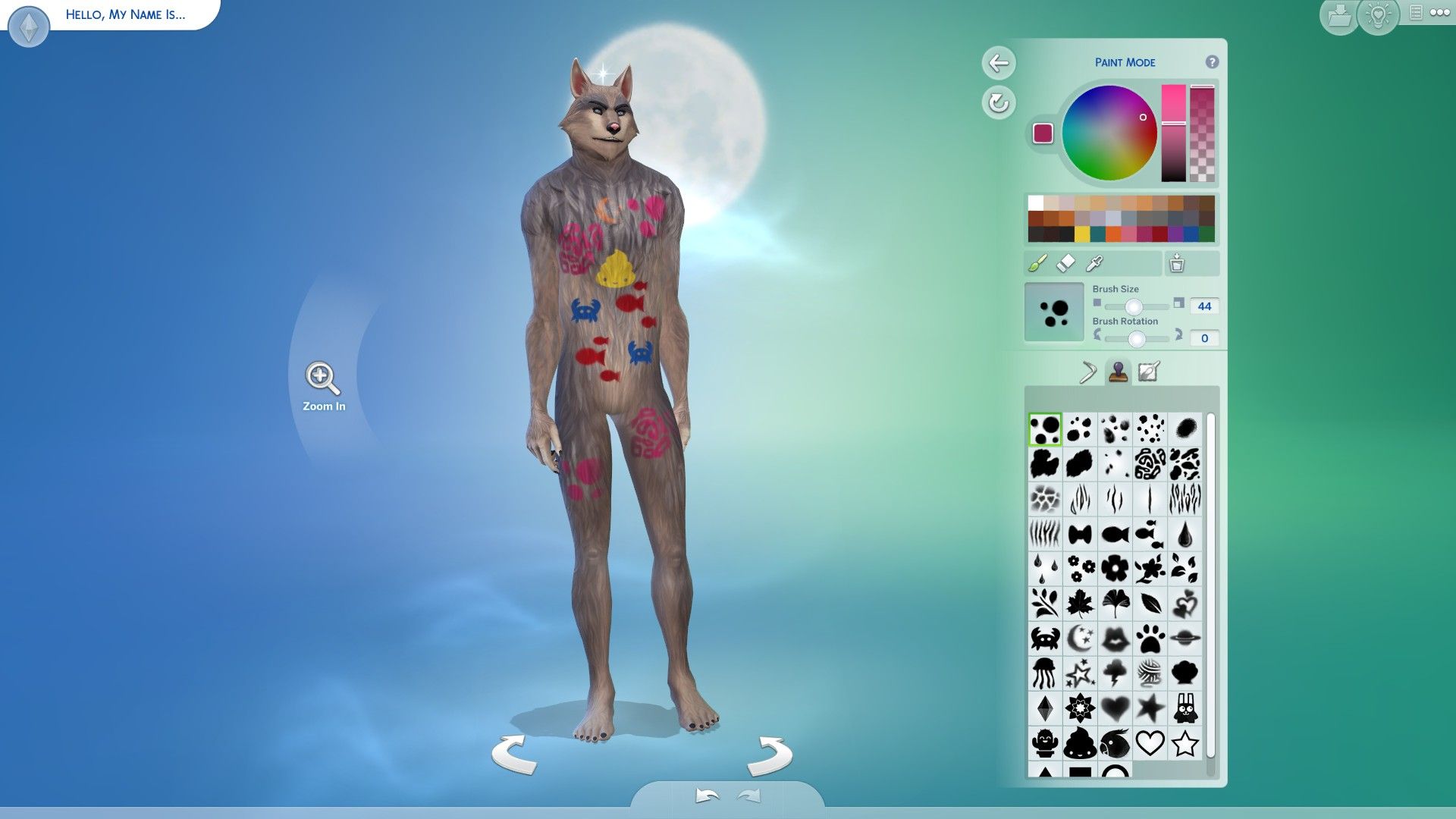Open the hints lightbulb in the top corner
Screen dimensions: 1456x819
[x=1379, y=14]
